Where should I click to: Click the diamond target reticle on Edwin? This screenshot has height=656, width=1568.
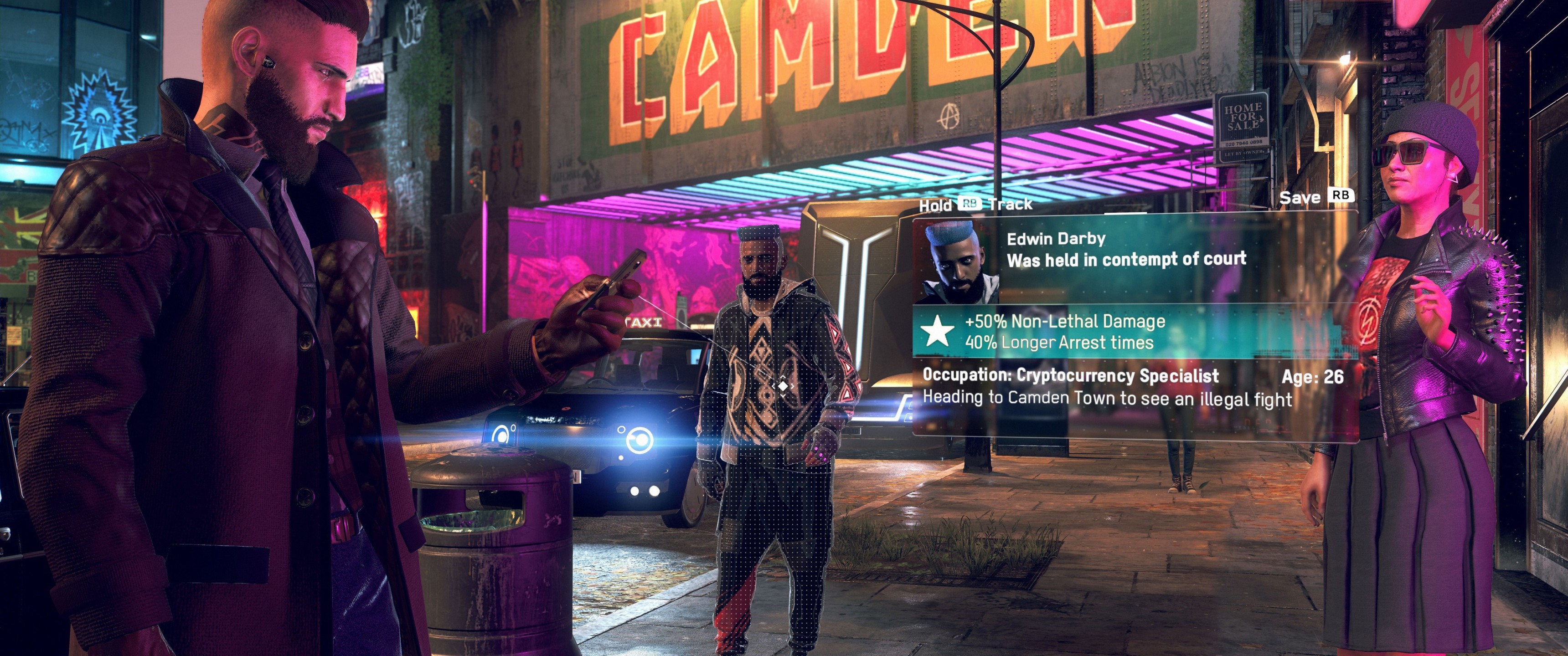point(783,386)
